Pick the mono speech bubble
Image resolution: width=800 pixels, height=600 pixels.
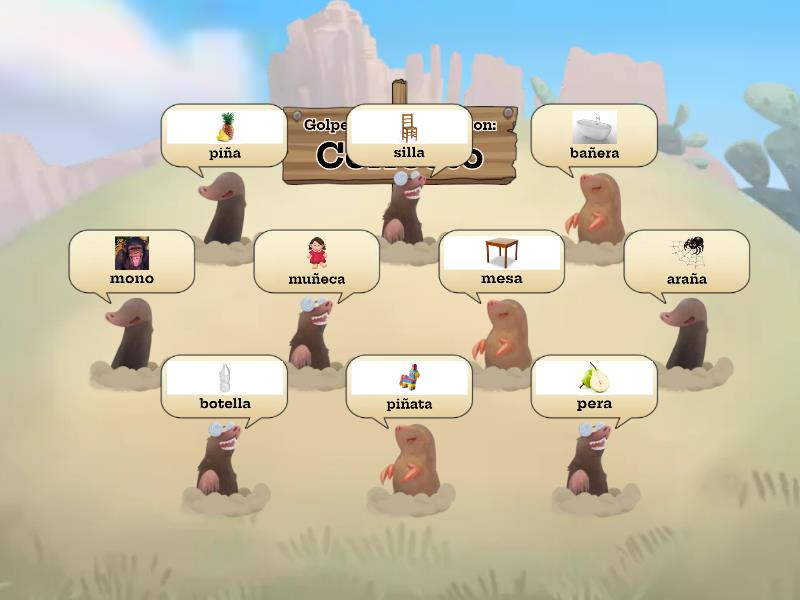point(131,262)
